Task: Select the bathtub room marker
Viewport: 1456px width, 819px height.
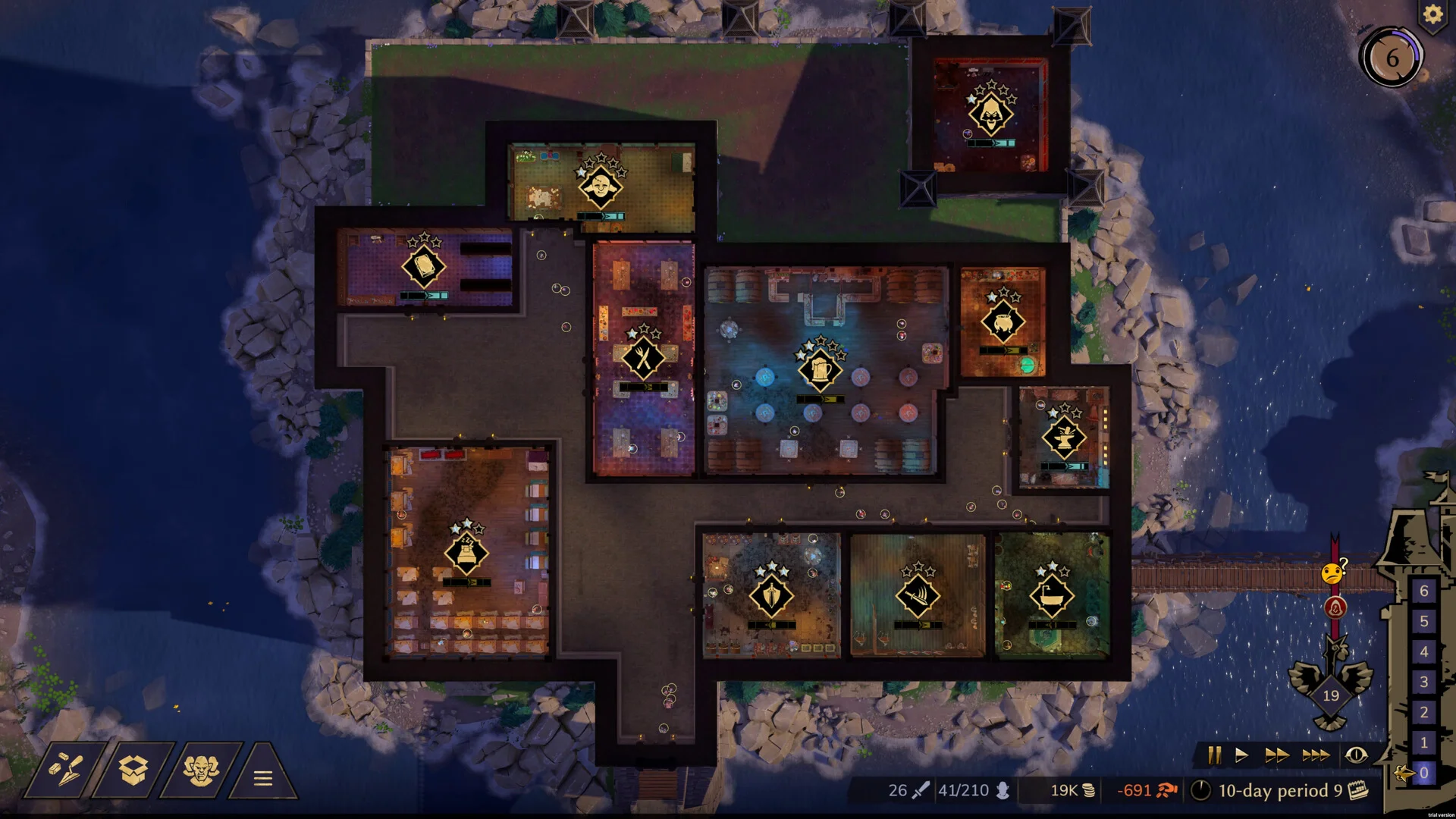Action: coord(1051,596)
